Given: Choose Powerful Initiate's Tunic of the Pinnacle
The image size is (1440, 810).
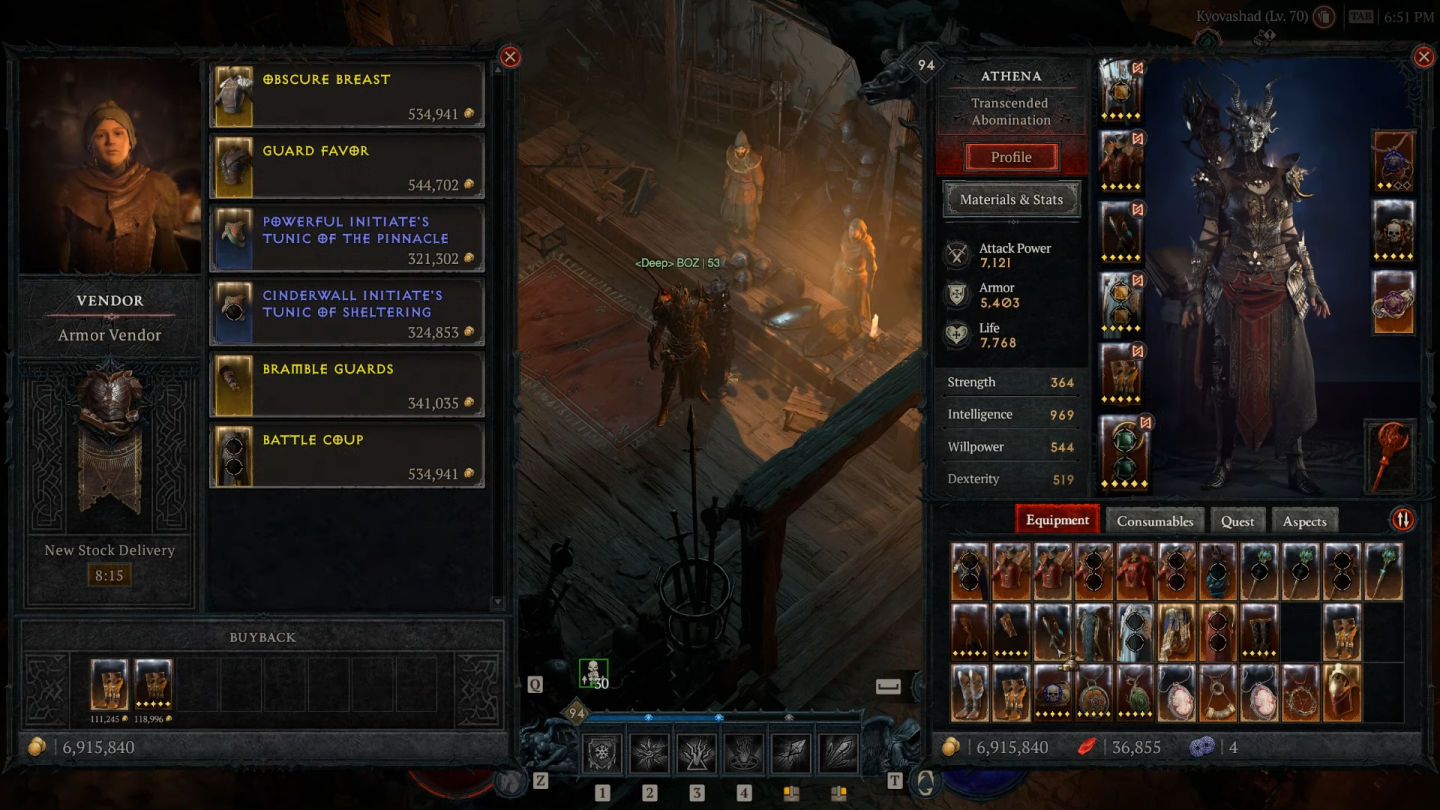Looking at the screenshot, I should (346, 238).
